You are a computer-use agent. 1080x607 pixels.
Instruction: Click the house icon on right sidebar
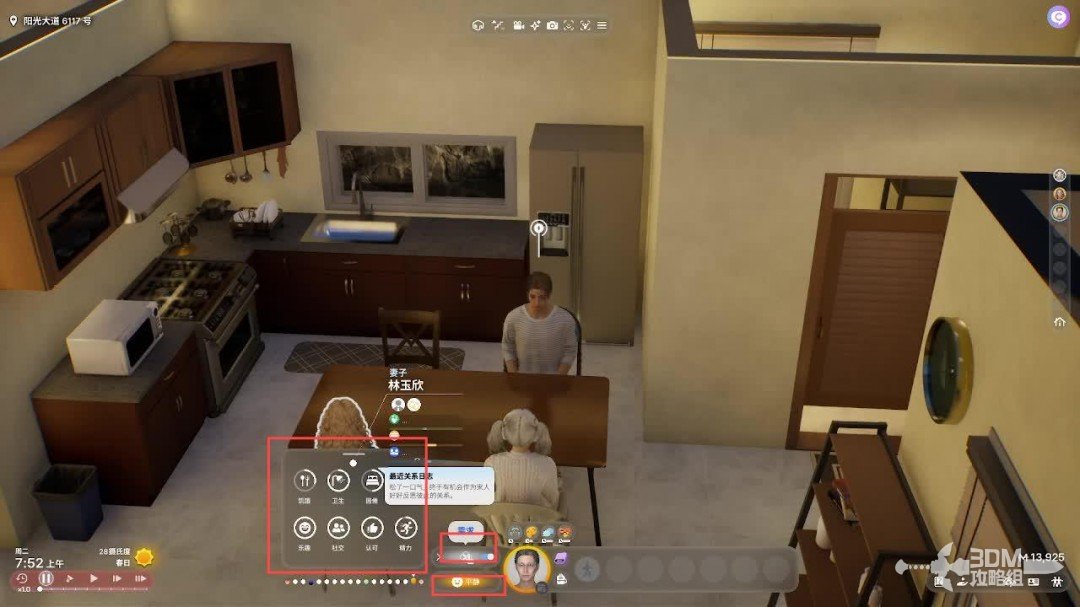pos(1059,322)
